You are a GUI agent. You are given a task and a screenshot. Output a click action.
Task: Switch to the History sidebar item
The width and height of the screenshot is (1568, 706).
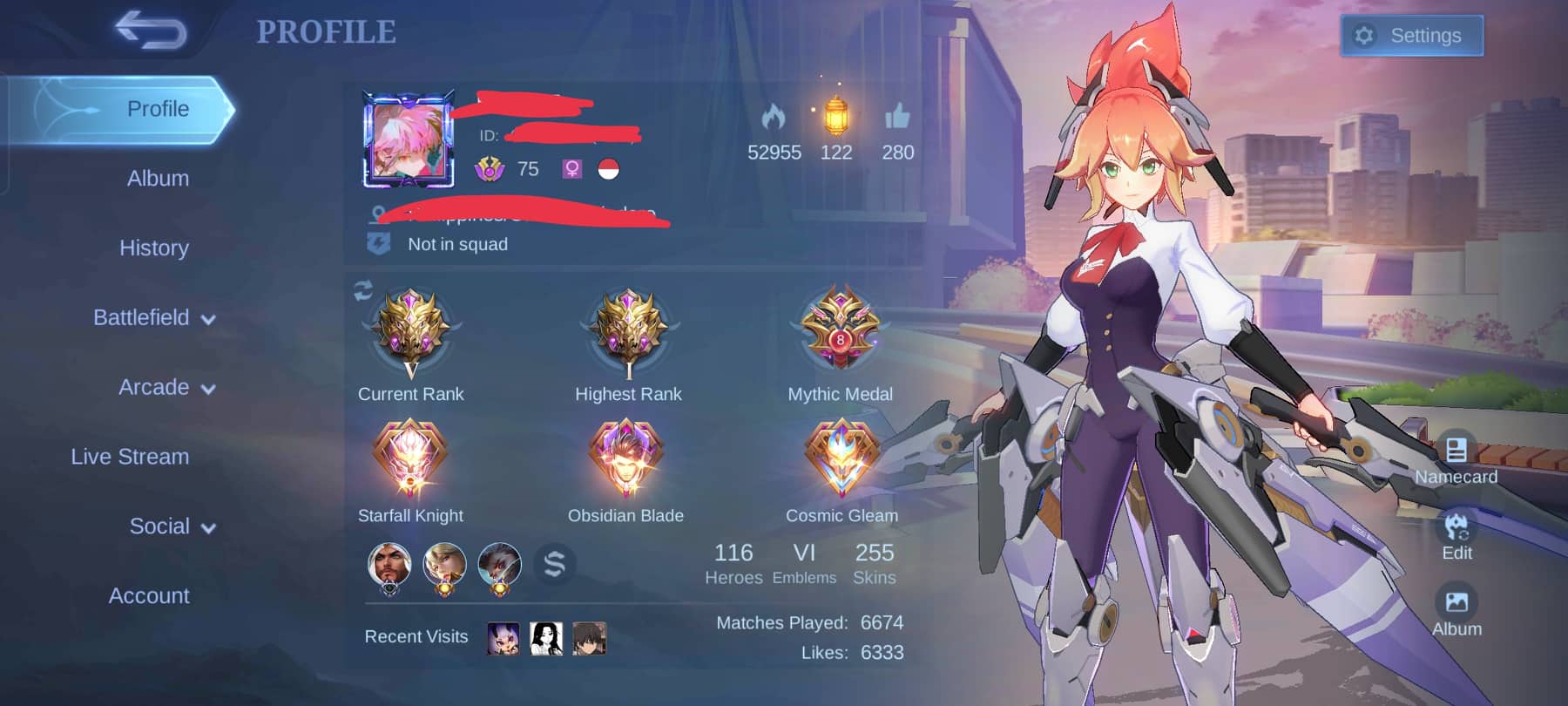[153, 248]
